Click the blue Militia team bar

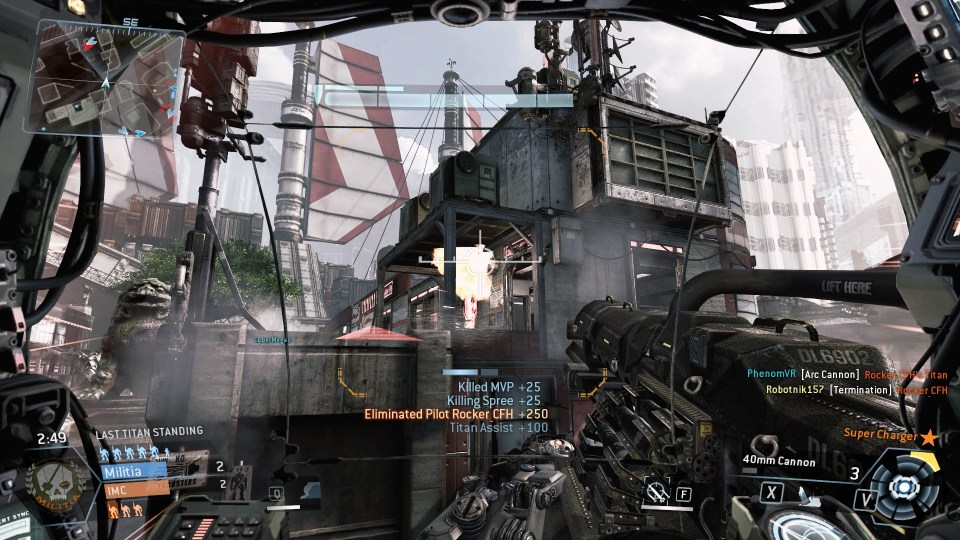tap(134, 470)
